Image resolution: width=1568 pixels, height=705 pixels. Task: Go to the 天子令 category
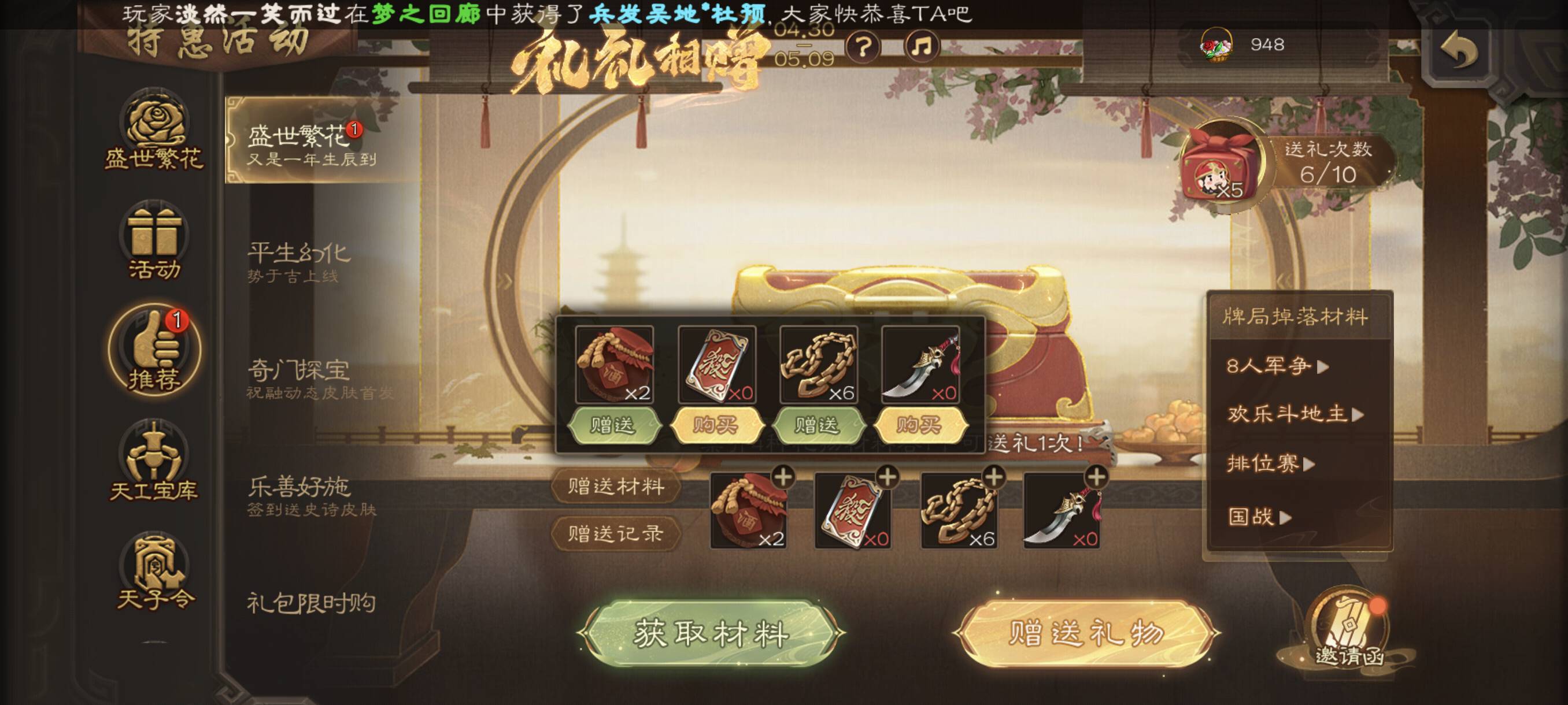coord(154,573)
